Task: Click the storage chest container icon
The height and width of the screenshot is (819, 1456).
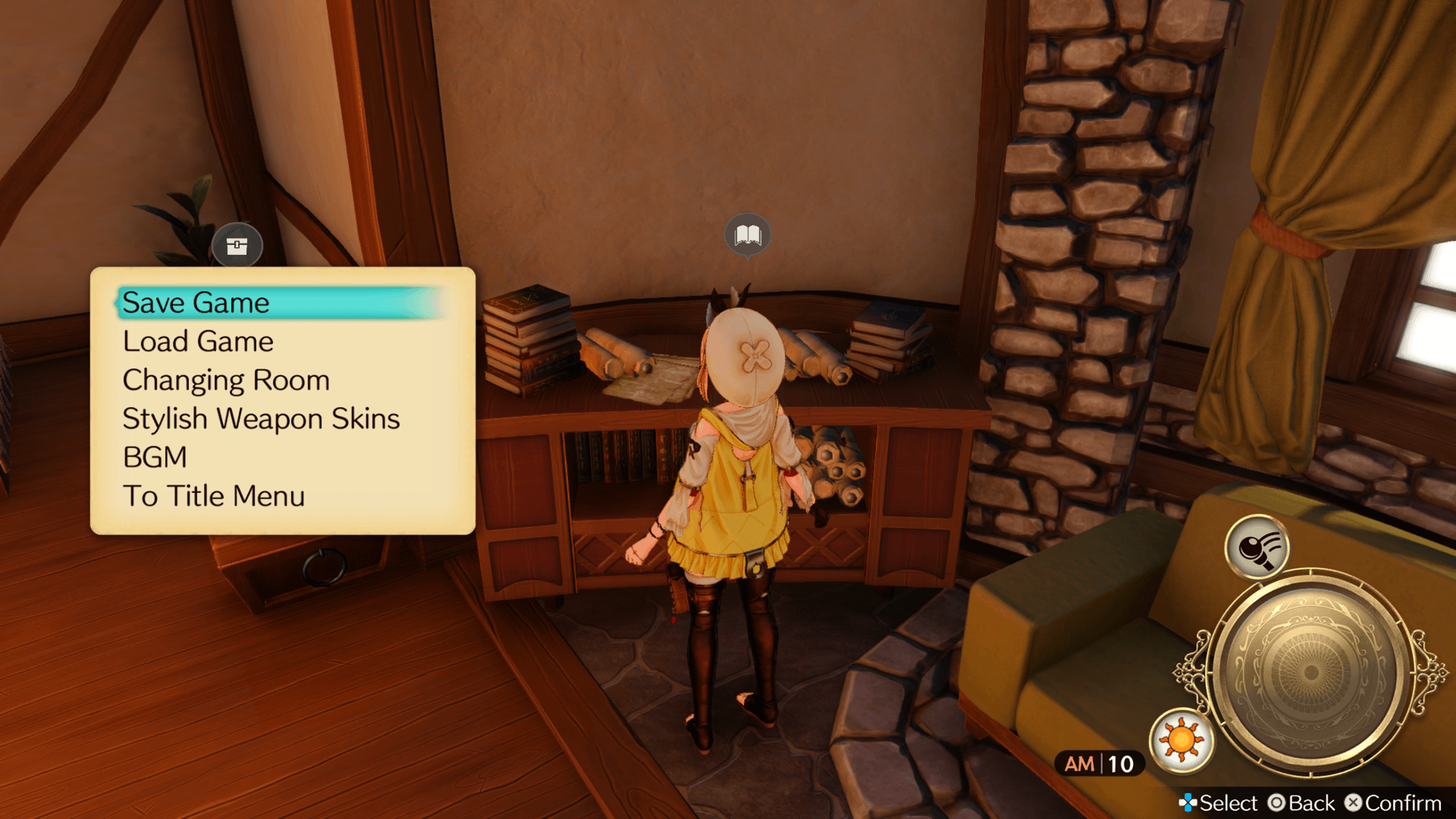Action: (x=237, y=246)
